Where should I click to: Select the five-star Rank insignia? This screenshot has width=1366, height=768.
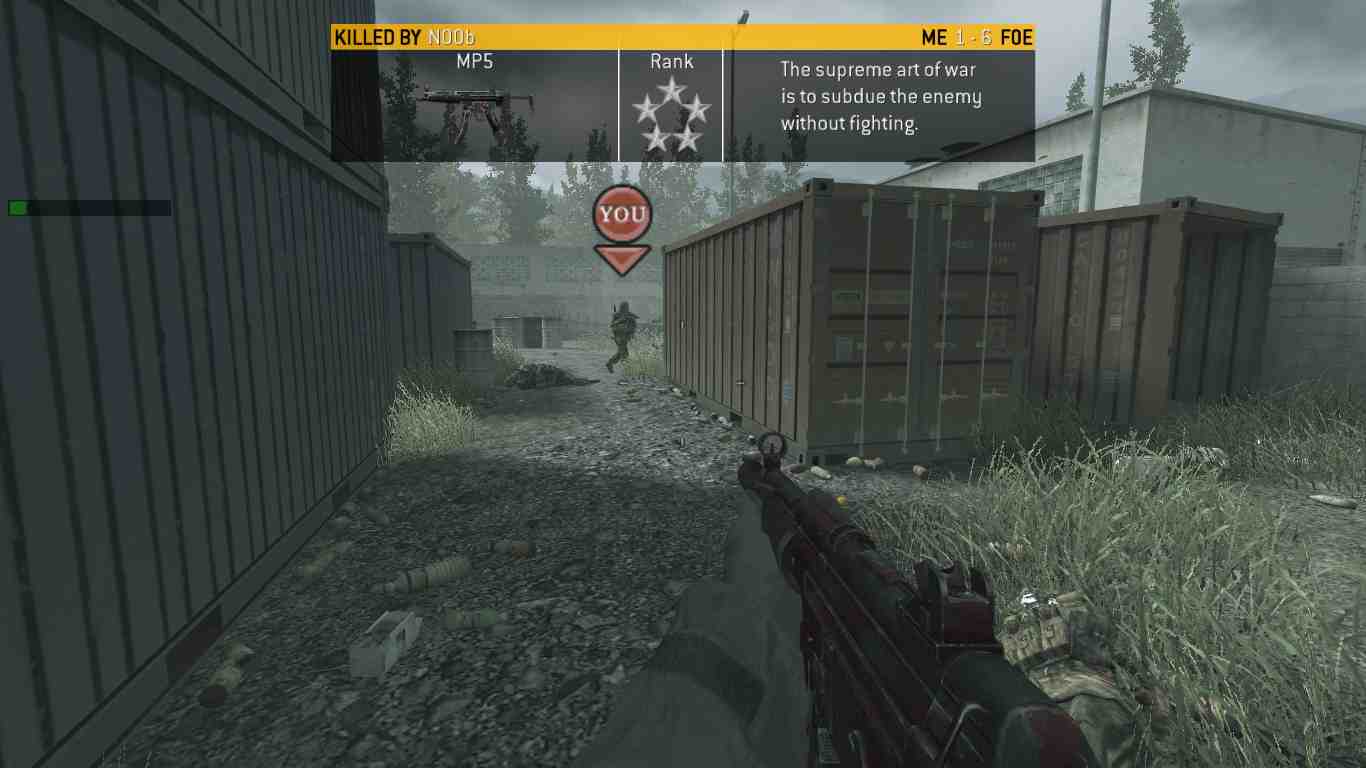(x=671, y=116)
